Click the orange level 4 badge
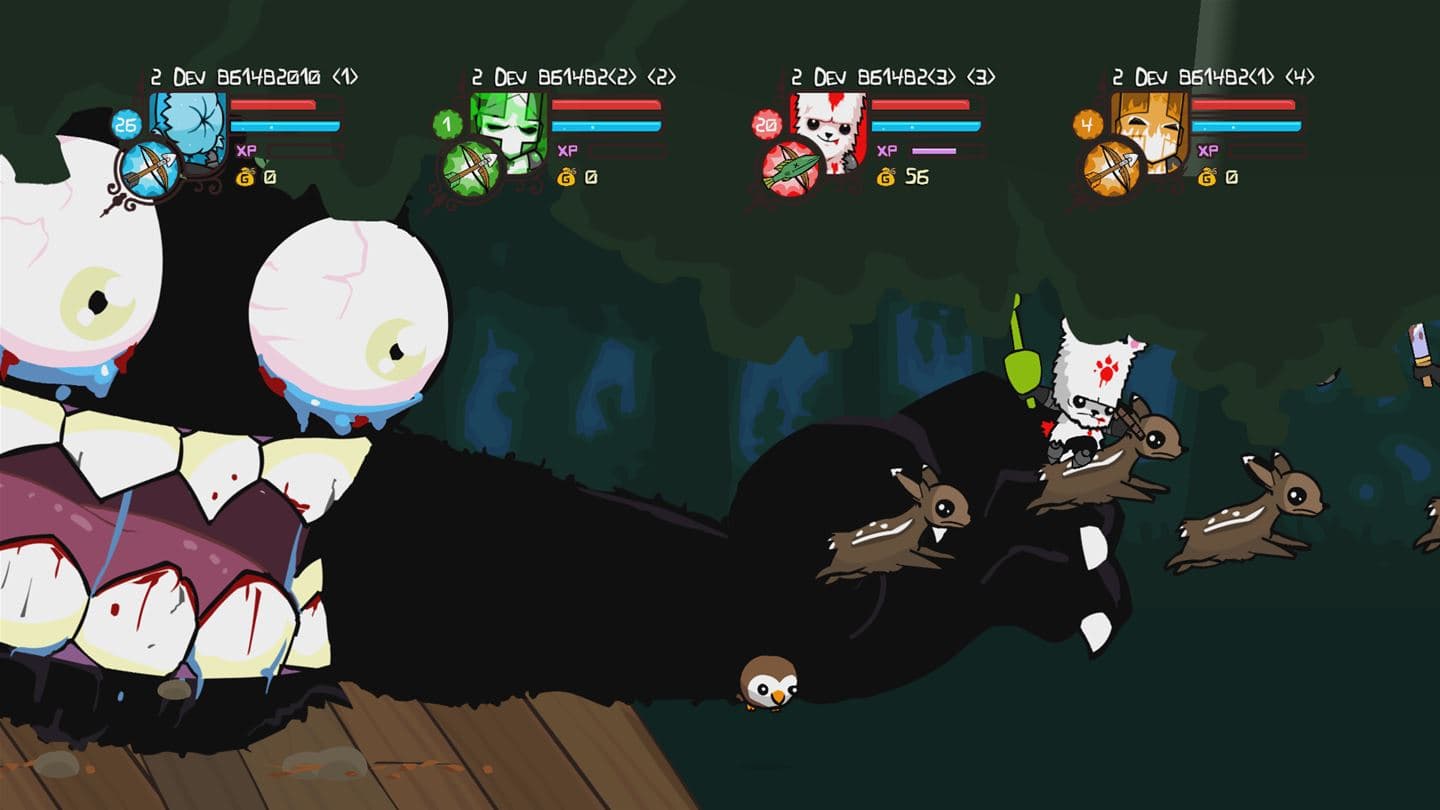This screenshot has height=810, width=1440. click(1089, 126)
